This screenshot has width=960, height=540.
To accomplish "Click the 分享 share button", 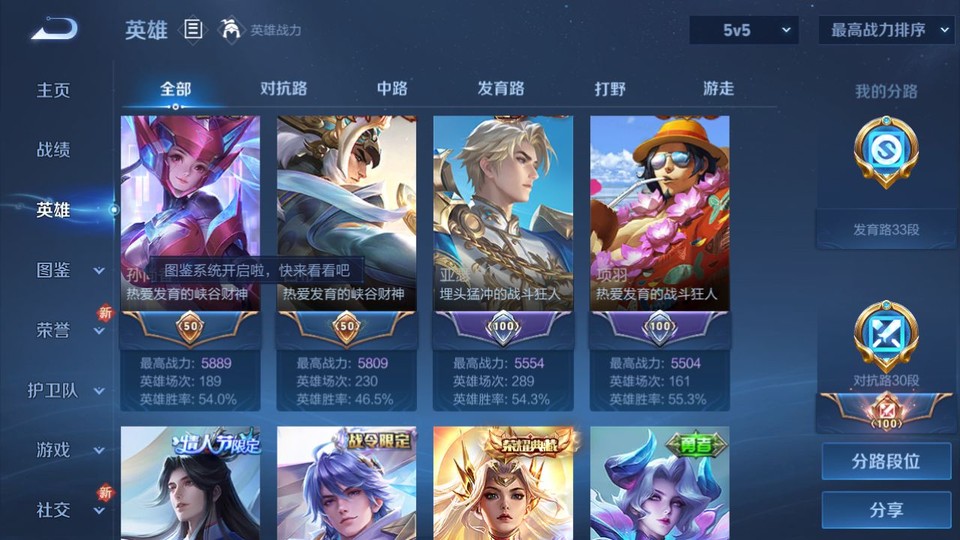I will (x=886, y=510).
